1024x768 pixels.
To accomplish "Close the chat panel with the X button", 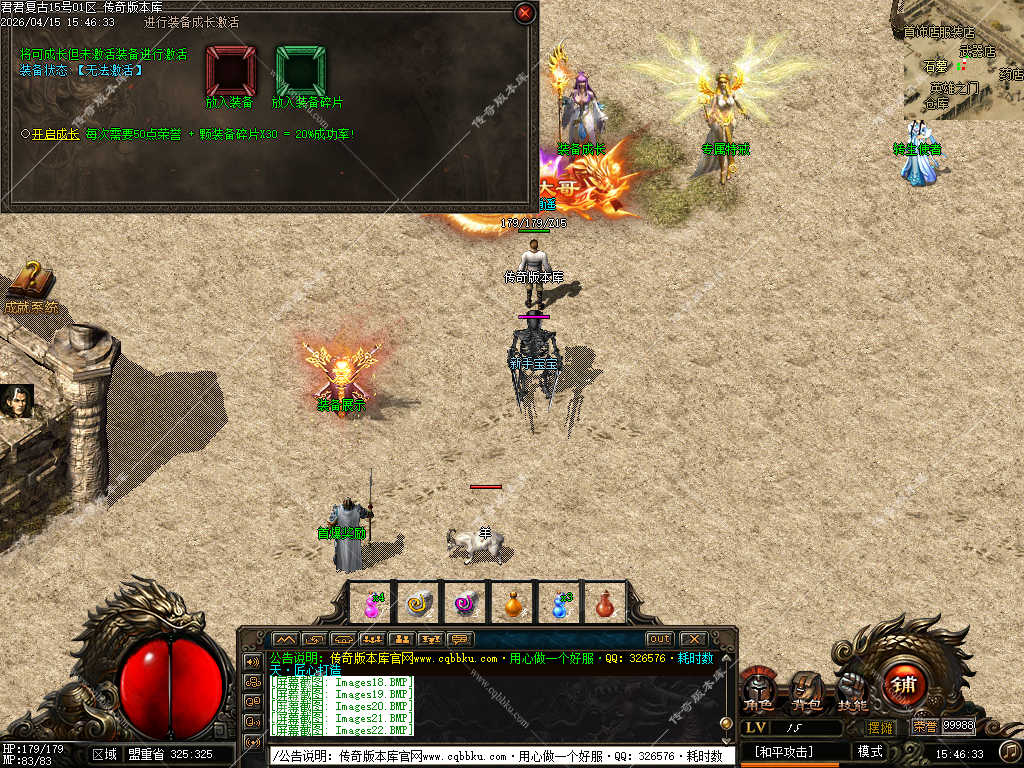I will click(x=692, y=639).
